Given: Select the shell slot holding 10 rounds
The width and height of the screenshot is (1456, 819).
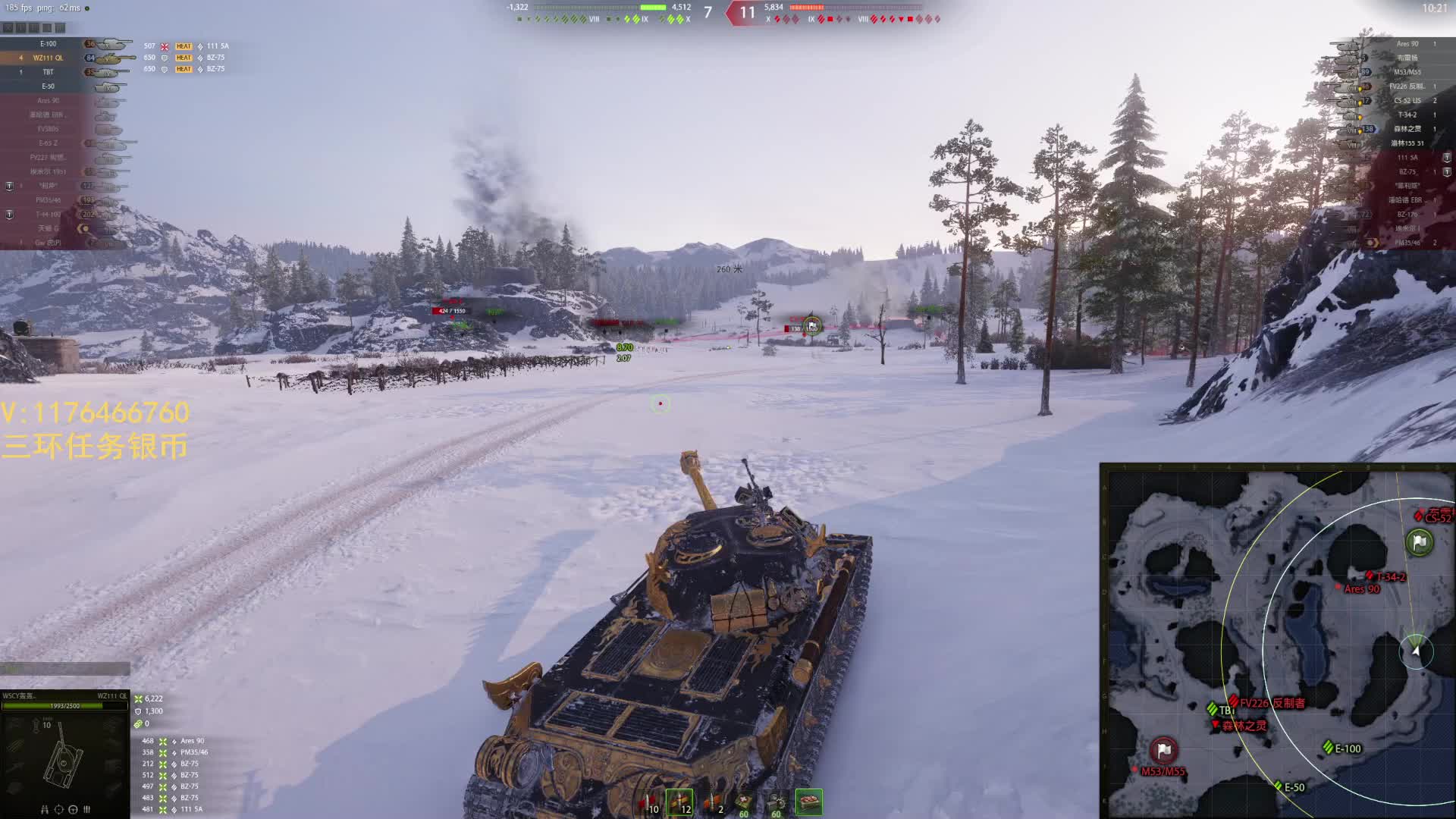Looking at the screenshot, I should tap(648, 802).
